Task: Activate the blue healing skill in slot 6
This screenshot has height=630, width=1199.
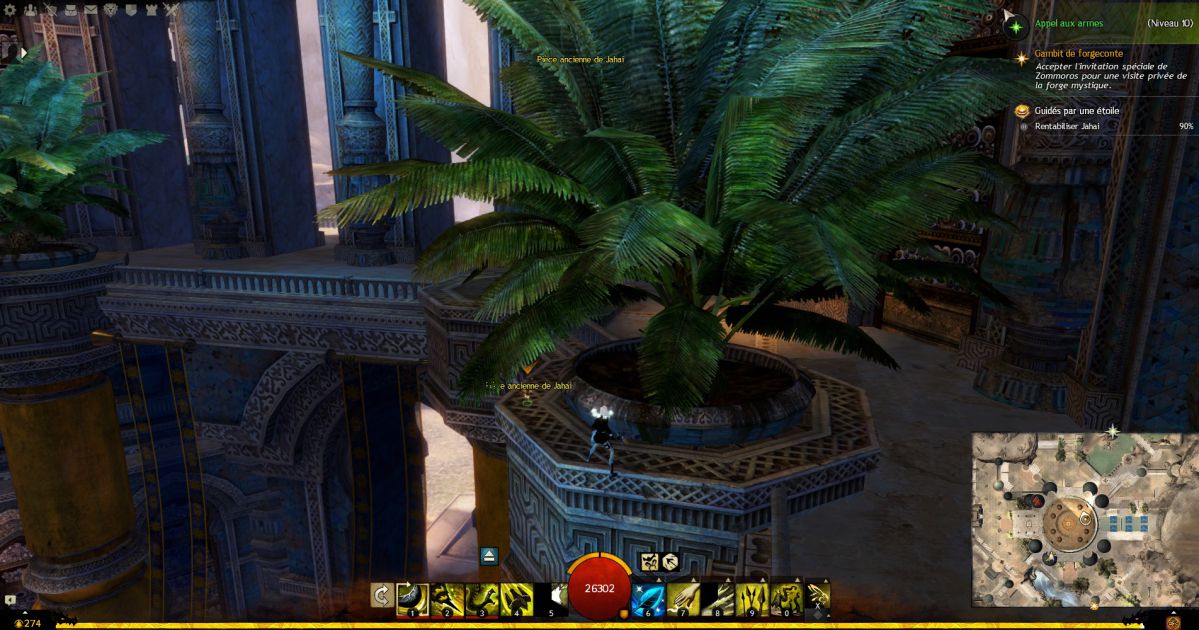Action: (x=648, y=599)
